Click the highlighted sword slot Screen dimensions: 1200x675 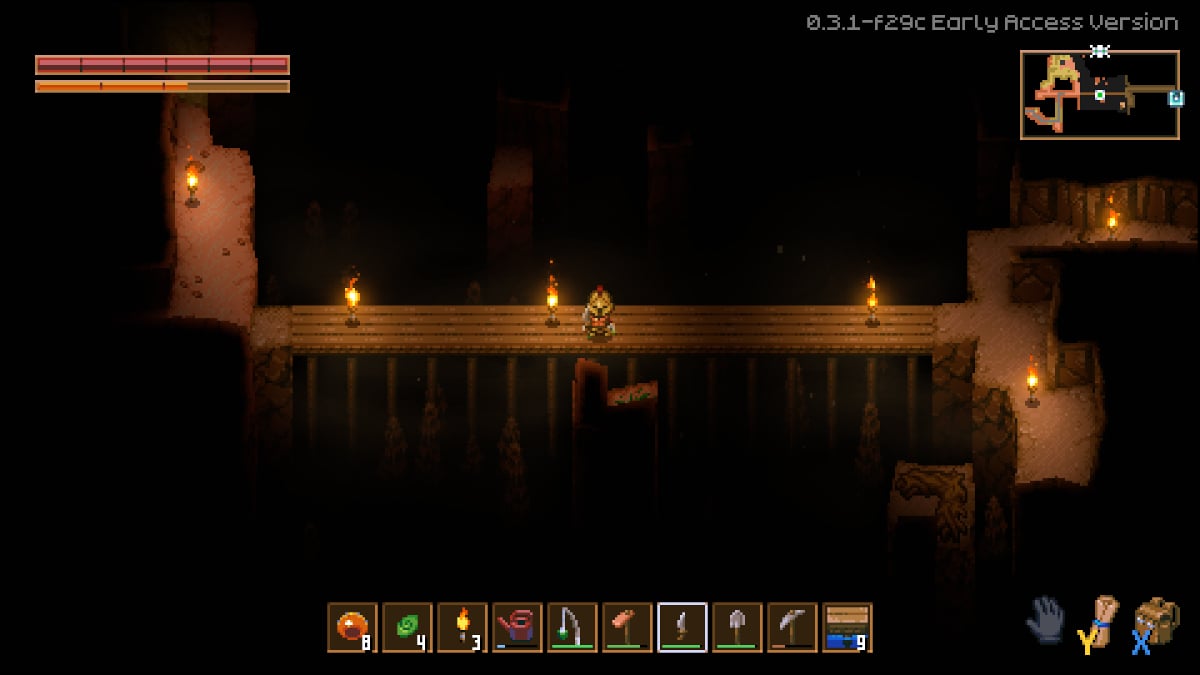(x=682, y=627)
